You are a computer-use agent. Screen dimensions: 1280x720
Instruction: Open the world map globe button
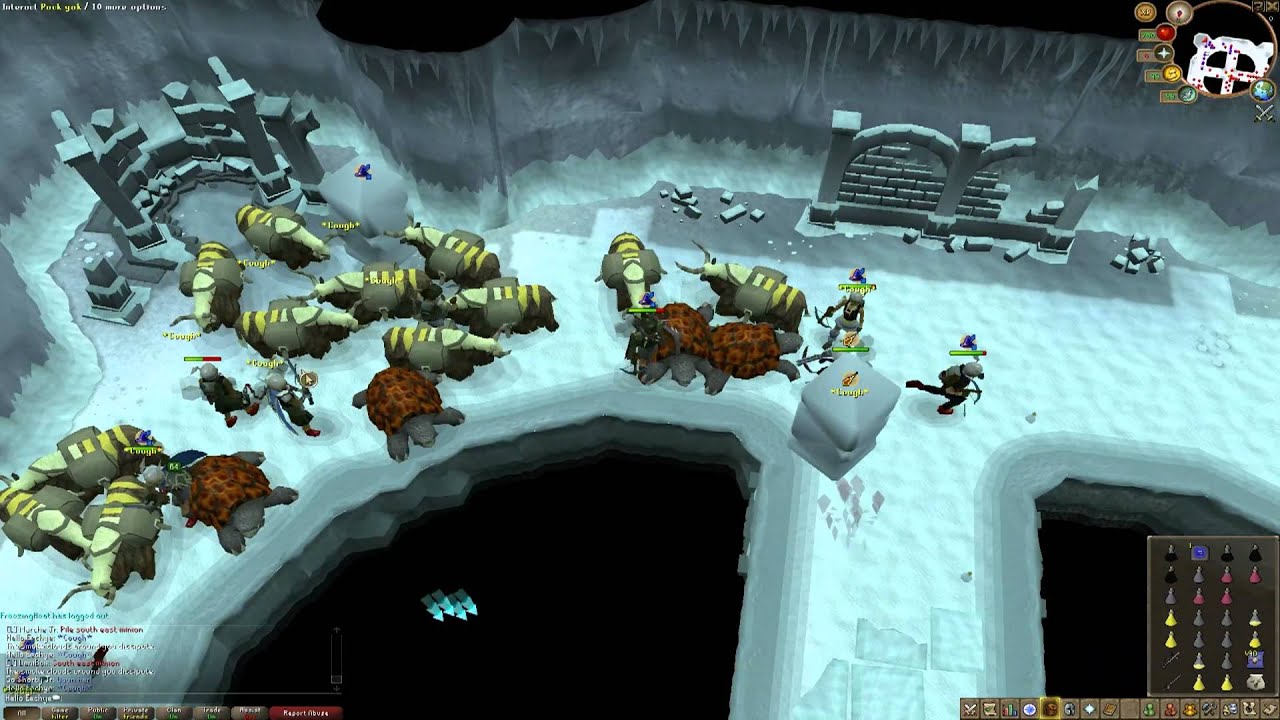coord(1263,91)
